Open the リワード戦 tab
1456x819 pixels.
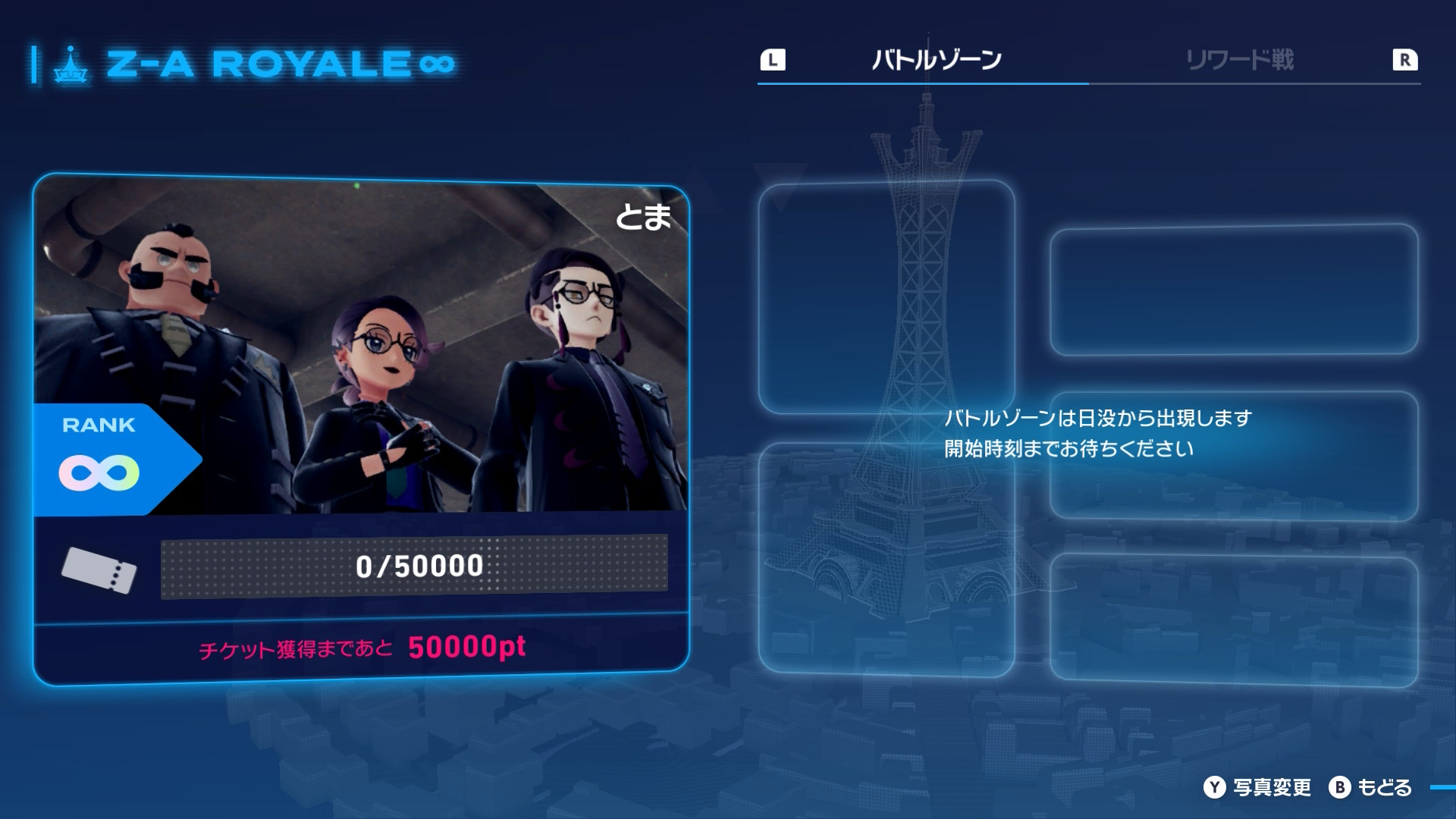coord(1240,60)
